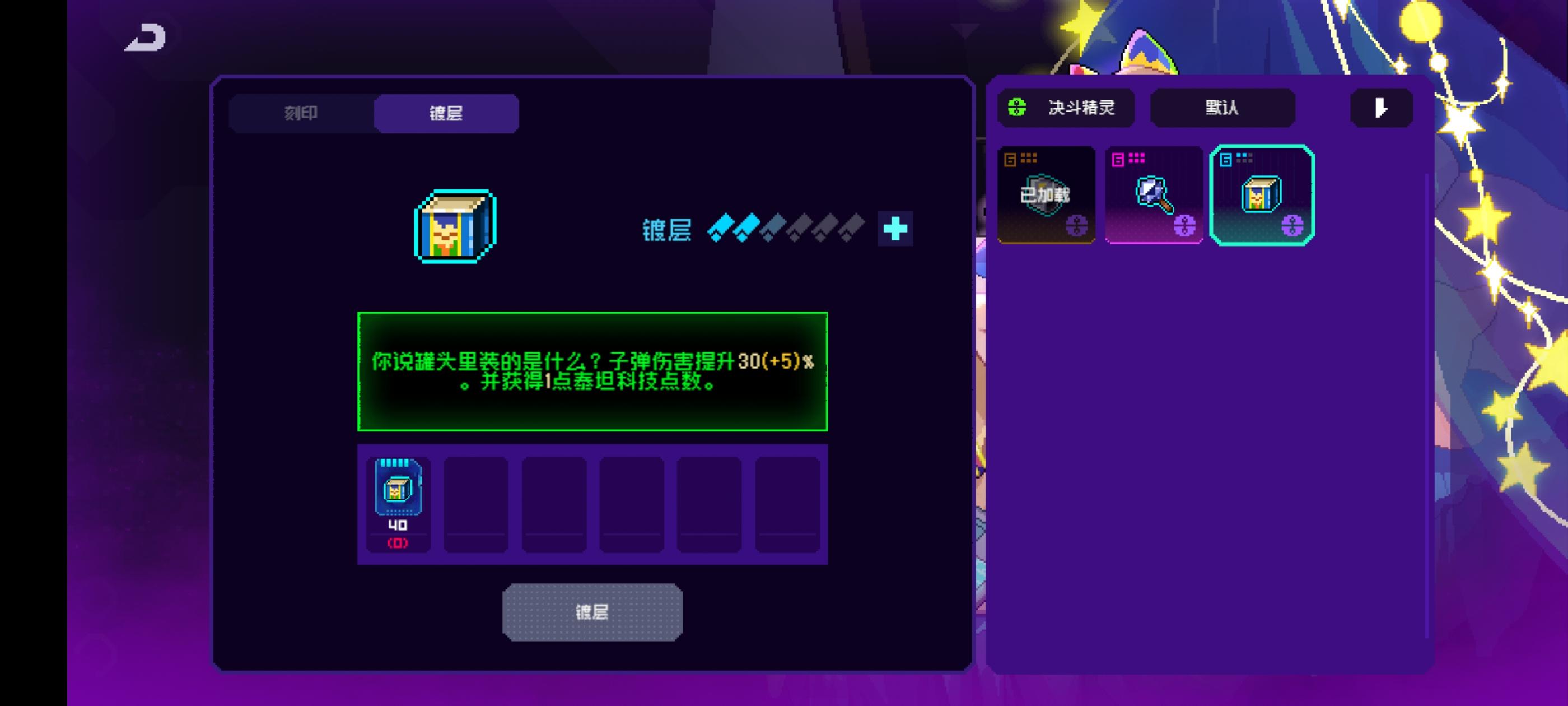1568x706 pixels.
Task: Click the green item description box
Action: [x=592, y=370]
